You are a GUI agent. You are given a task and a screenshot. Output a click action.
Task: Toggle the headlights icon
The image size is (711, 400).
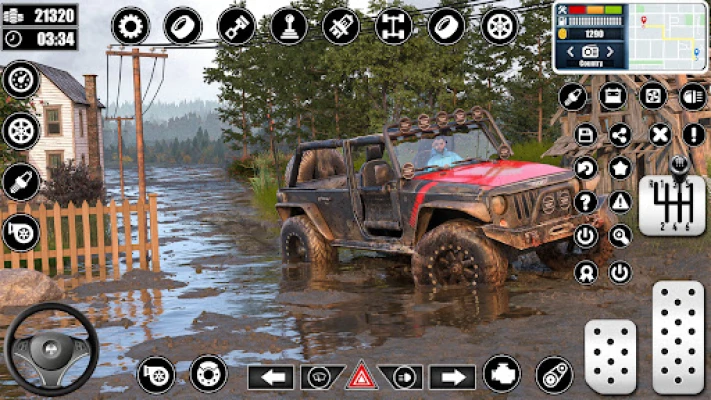click(692, 97)
